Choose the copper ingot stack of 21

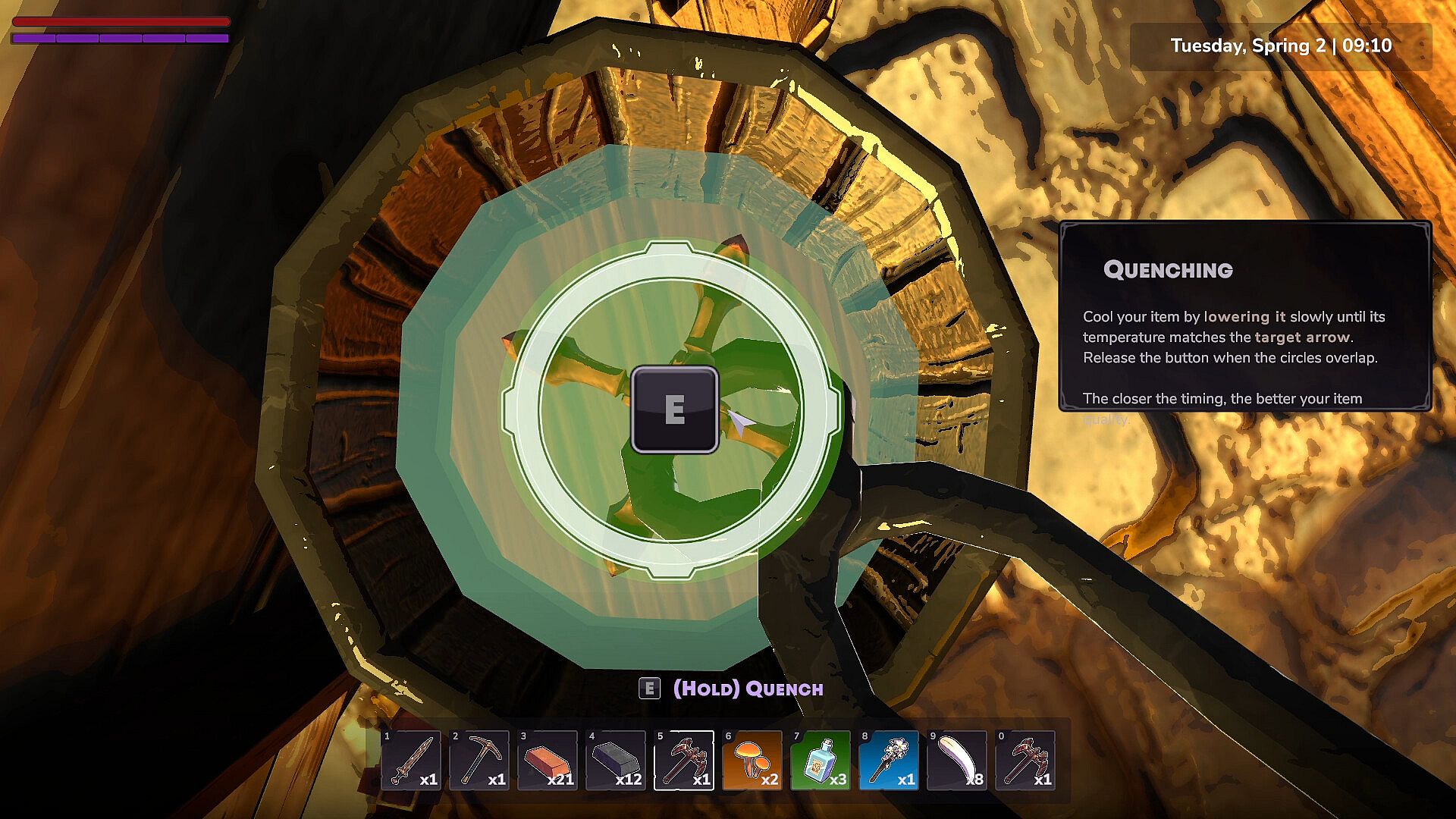(547, 760)
